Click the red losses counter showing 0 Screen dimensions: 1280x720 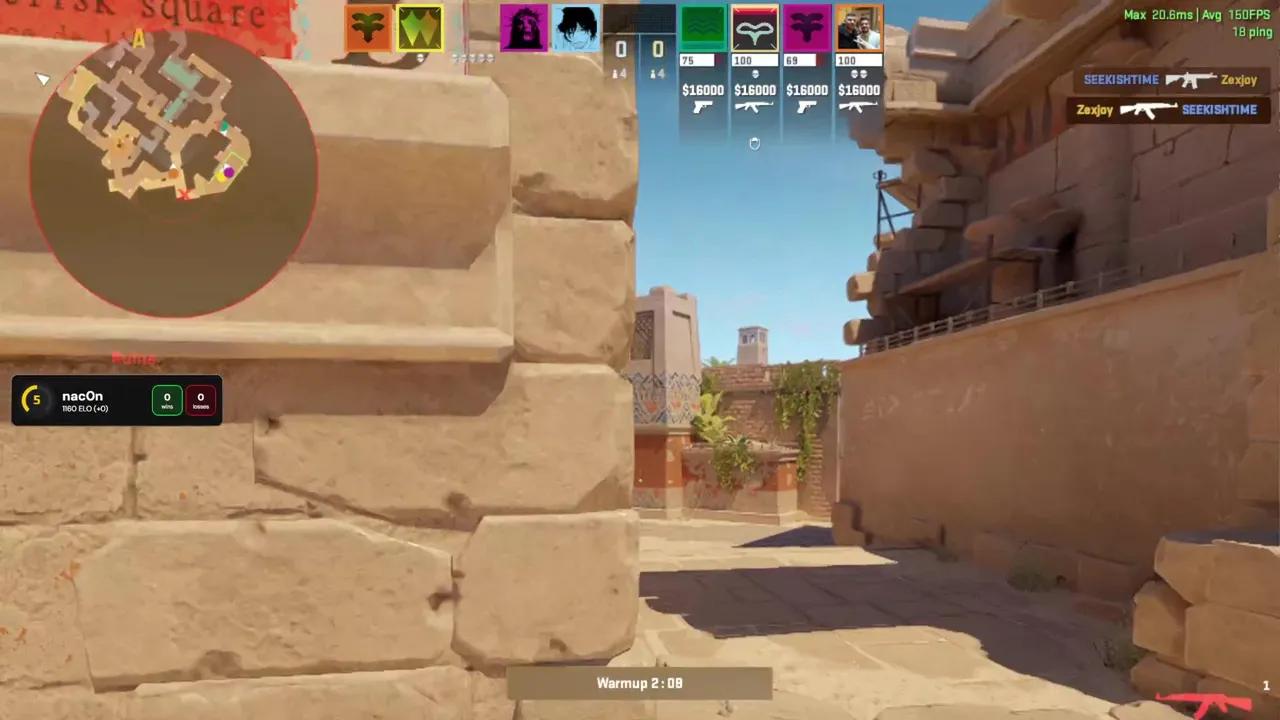click(x=200, y=398)
